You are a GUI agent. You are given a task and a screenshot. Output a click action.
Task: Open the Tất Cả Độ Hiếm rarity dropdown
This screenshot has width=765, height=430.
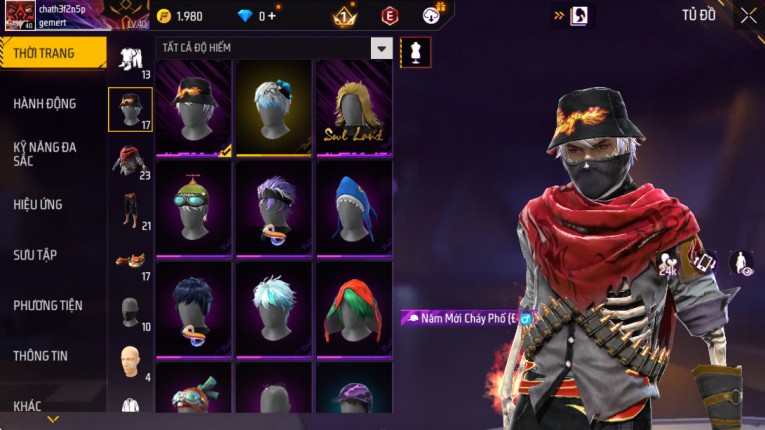click(x=381, y=48)
